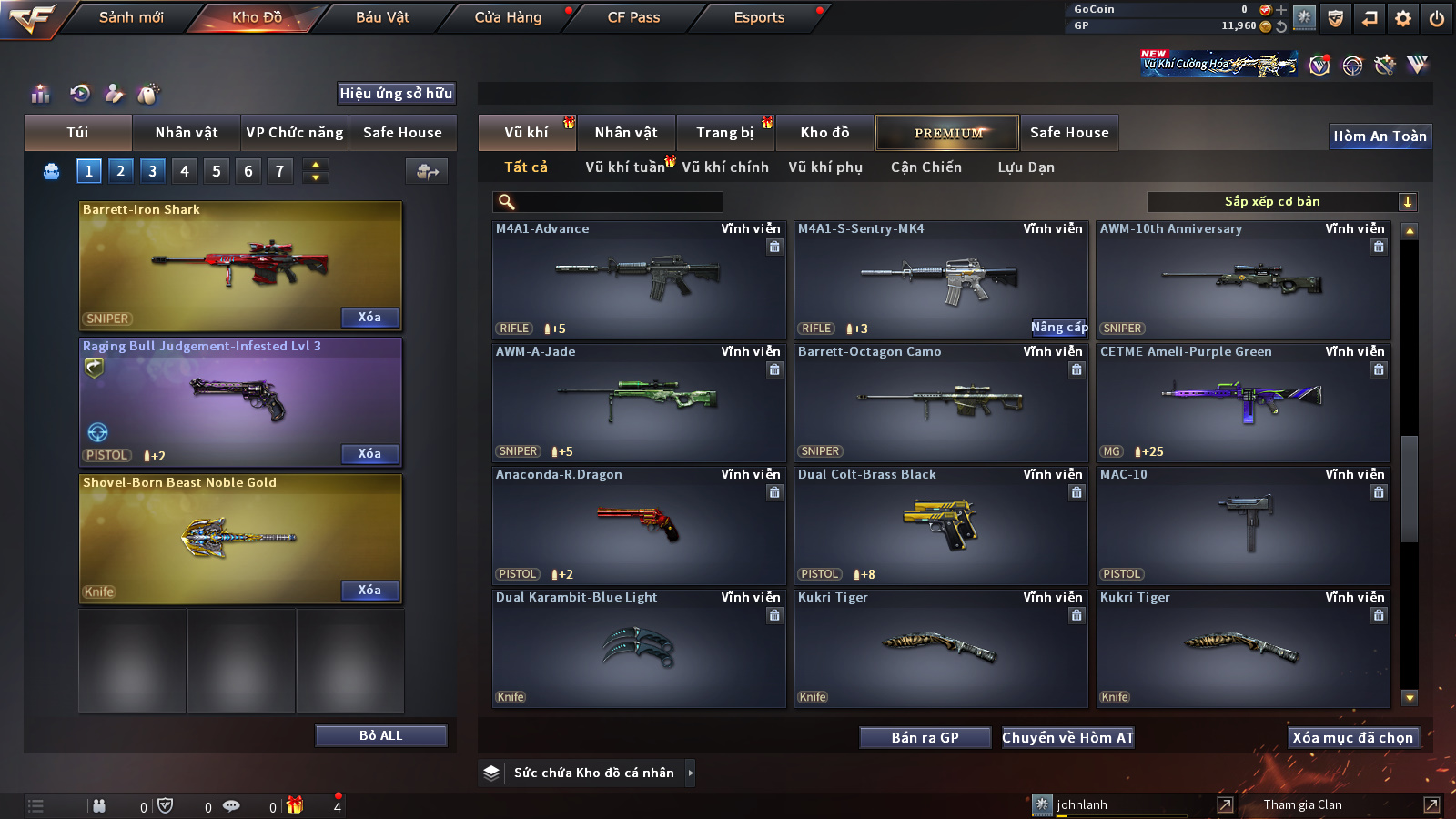Sell item with Bán ra GP
Image resolution: width=1456 pixels, height=819 pixels.
tap(925, 738)
